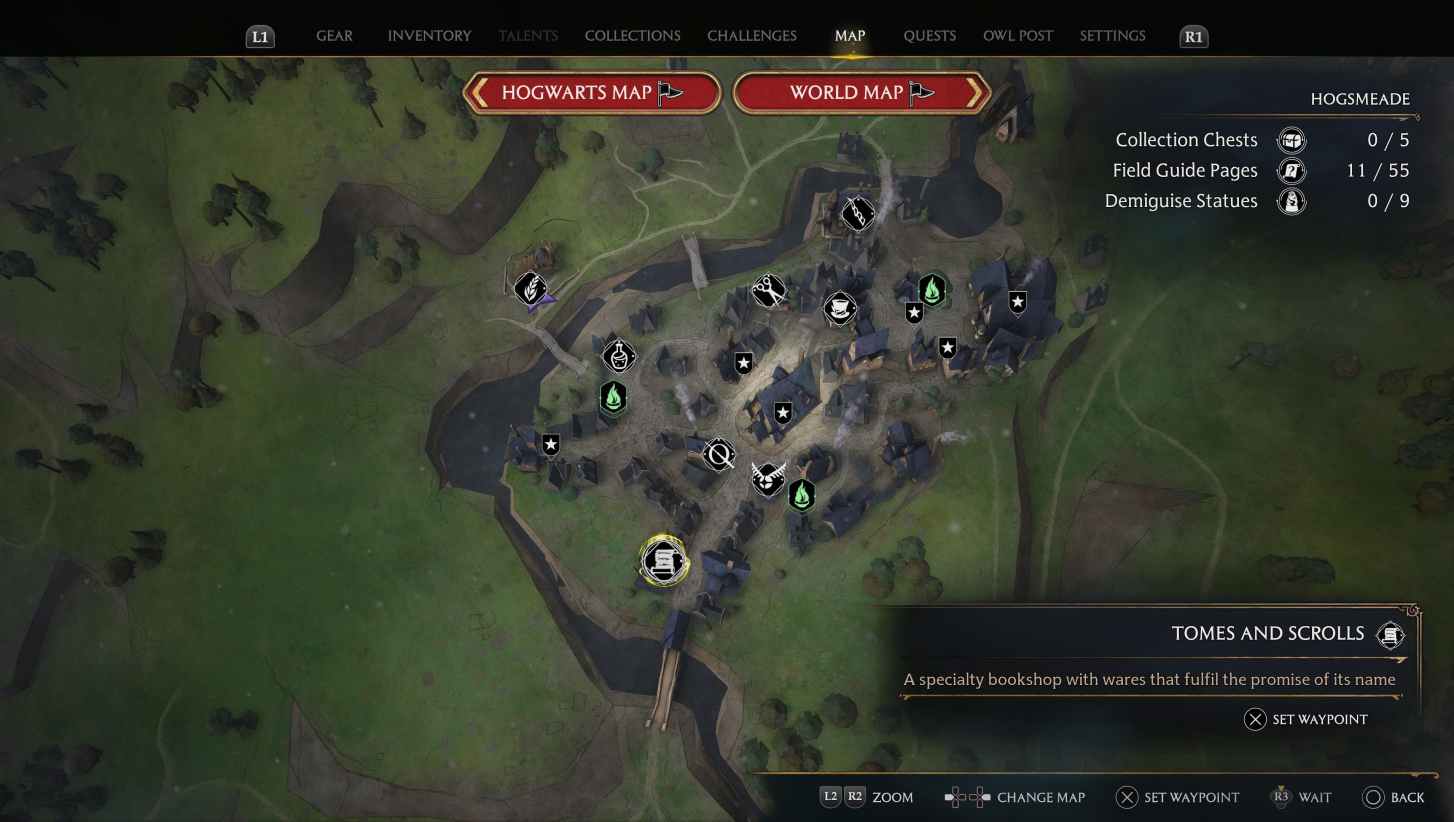This screenshot has height=822, width=1454.
Task: Select the green Floo Flame below the potions shop
Action: pos(612,397)
